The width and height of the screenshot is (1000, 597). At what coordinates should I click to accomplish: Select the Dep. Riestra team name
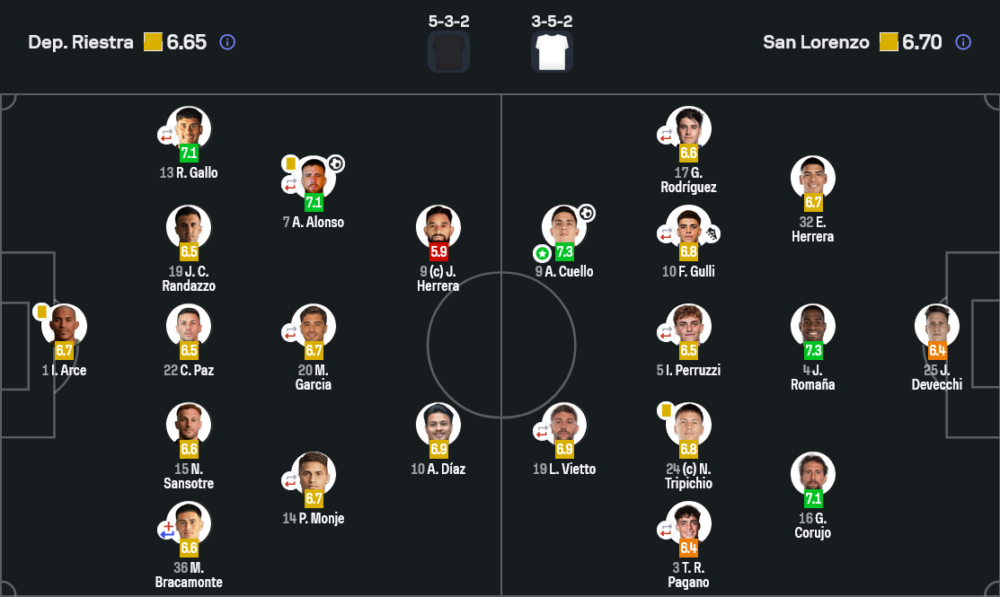(x=80, y=42)
